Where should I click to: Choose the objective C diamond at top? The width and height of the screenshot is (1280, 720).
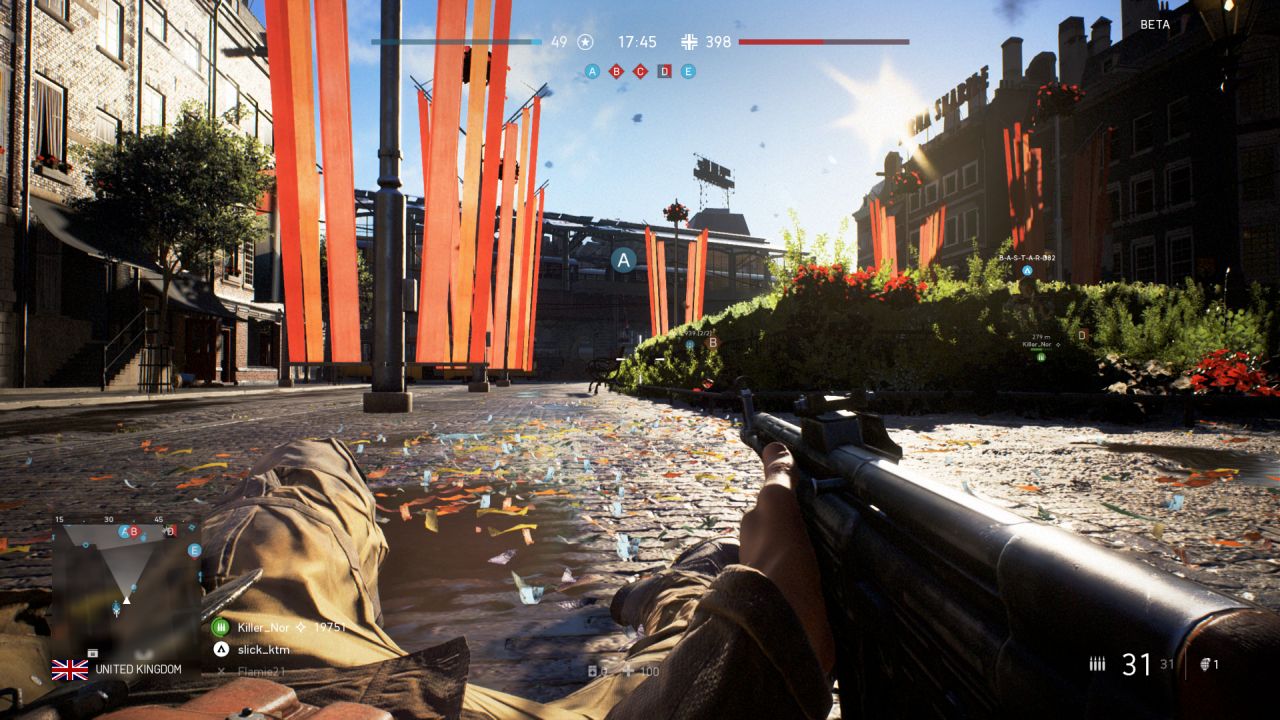point(640,71)
